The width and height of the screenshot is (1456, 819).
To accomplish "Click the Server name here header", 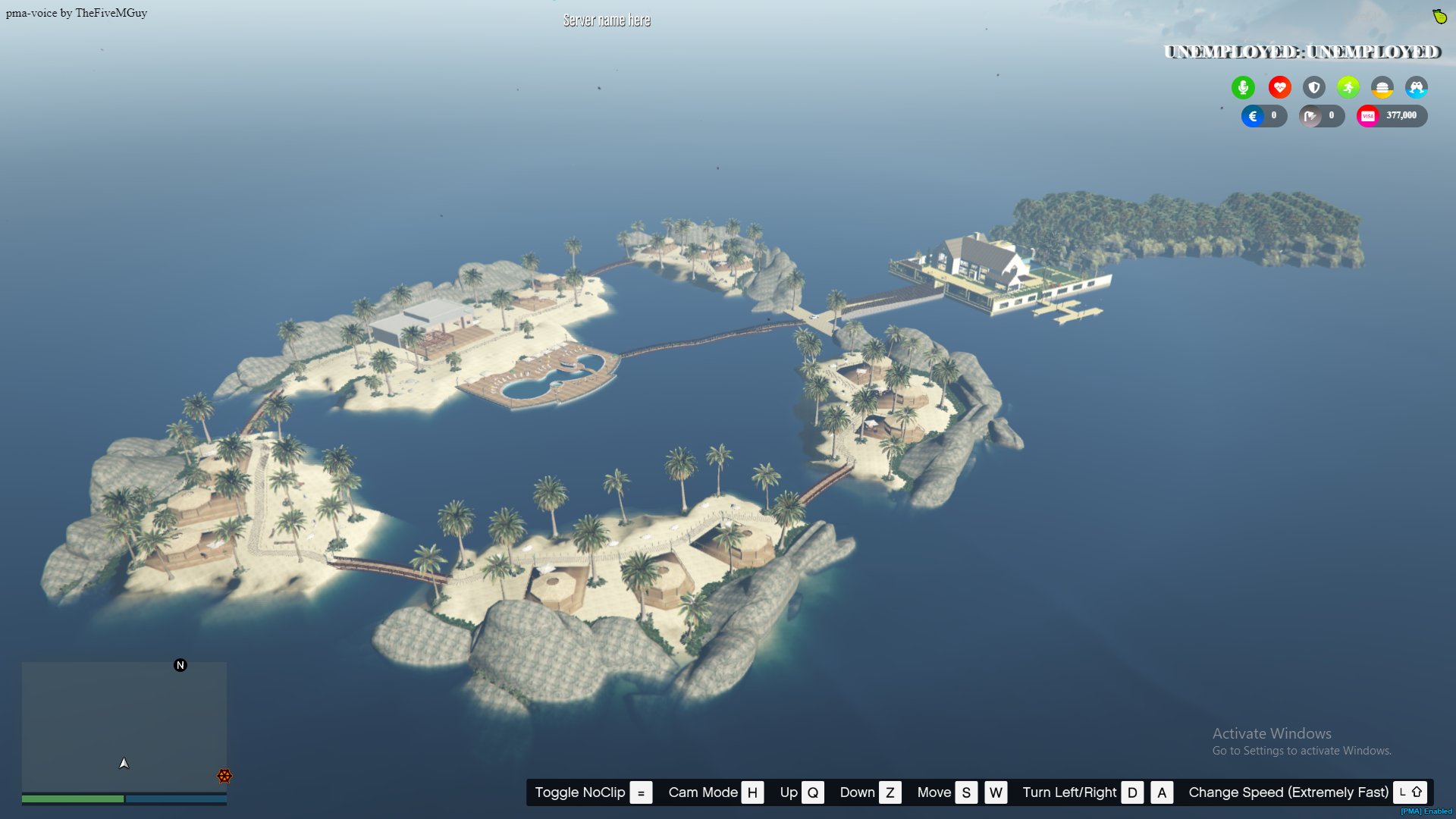I will pos(607,20).
